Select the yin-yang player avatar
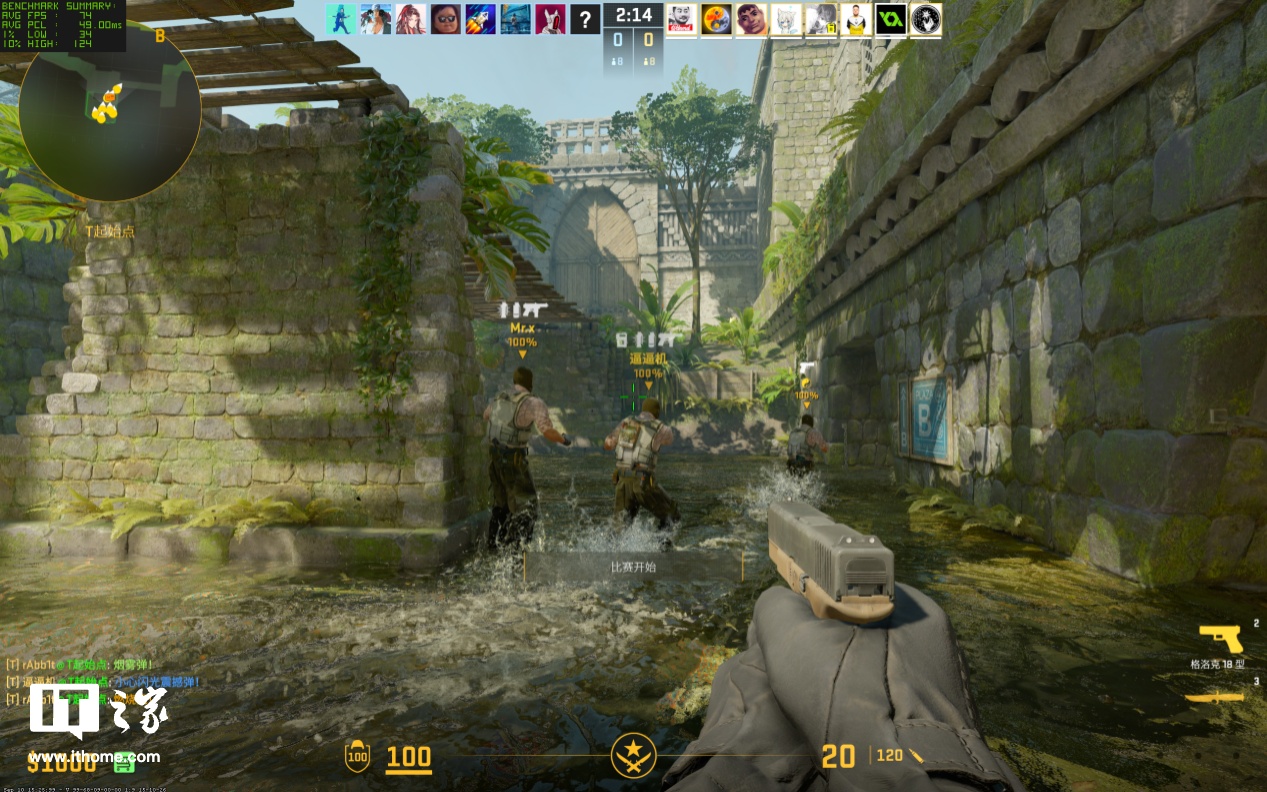1267x792 pixels. (x=716, y=18)
